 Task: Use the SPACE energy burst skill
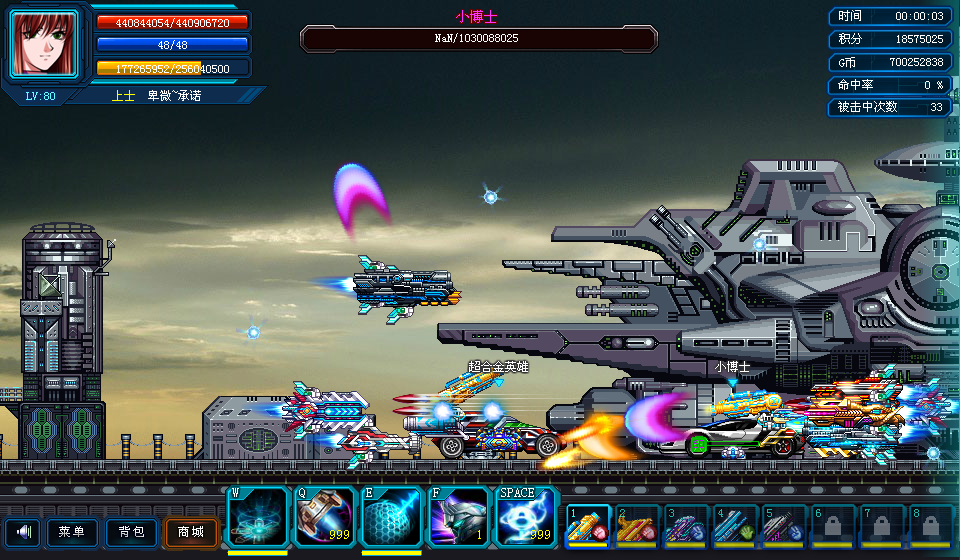click(527, 517)
